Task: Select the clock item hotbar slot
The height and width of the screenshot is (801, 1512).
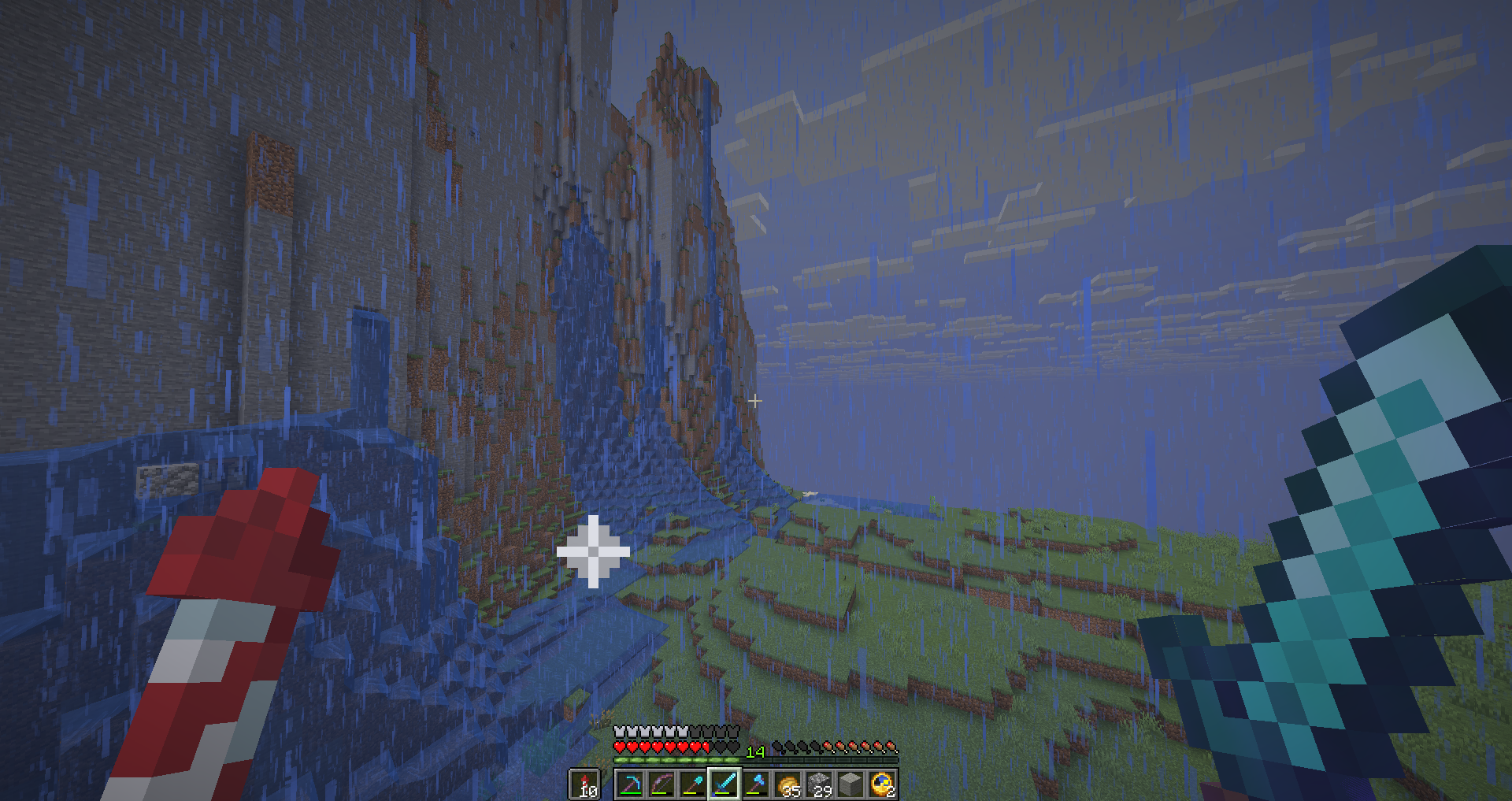Action: [x=882, y=784]
